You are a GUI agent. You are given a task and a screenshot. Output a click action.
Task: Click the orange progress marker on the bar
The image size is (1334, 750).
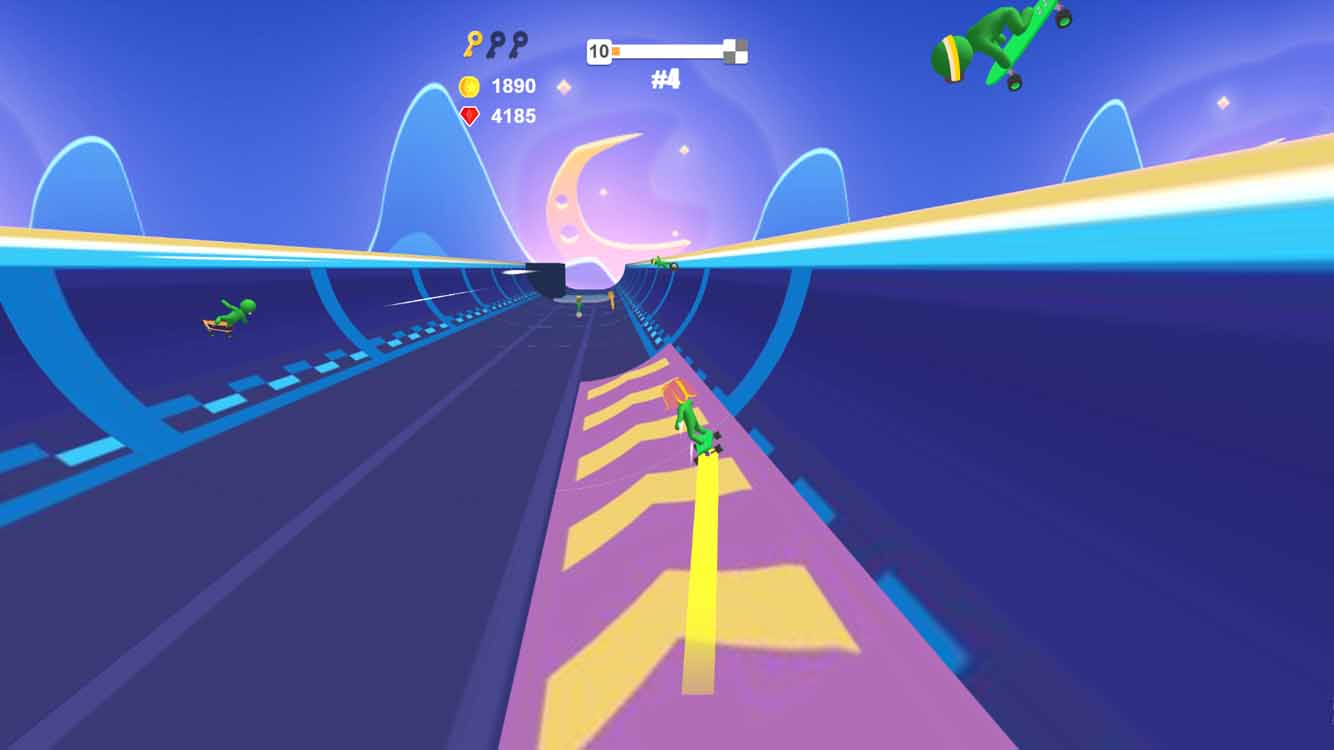pos(616,50)
